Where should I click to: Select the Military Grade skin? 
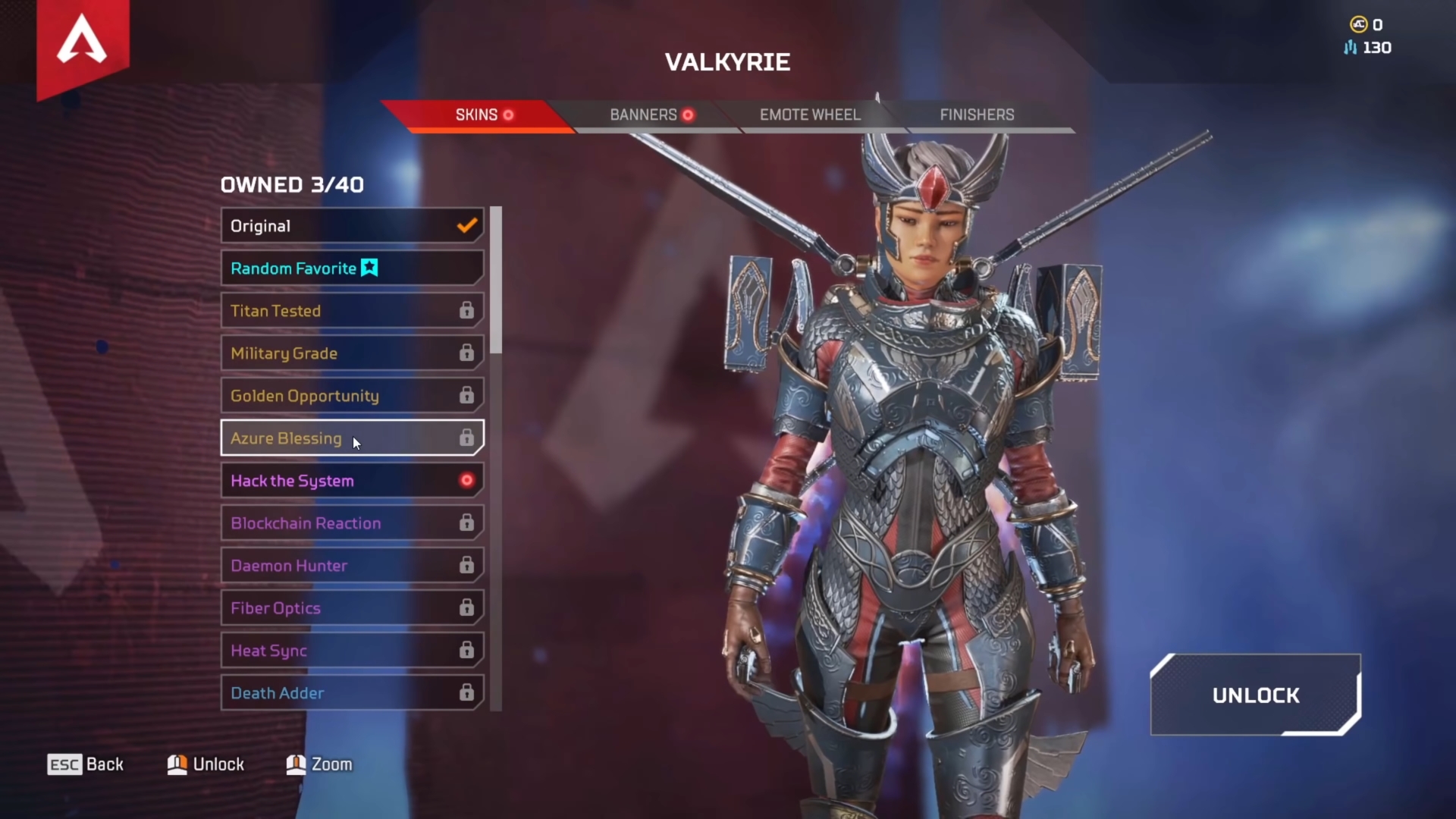[352, 353]
